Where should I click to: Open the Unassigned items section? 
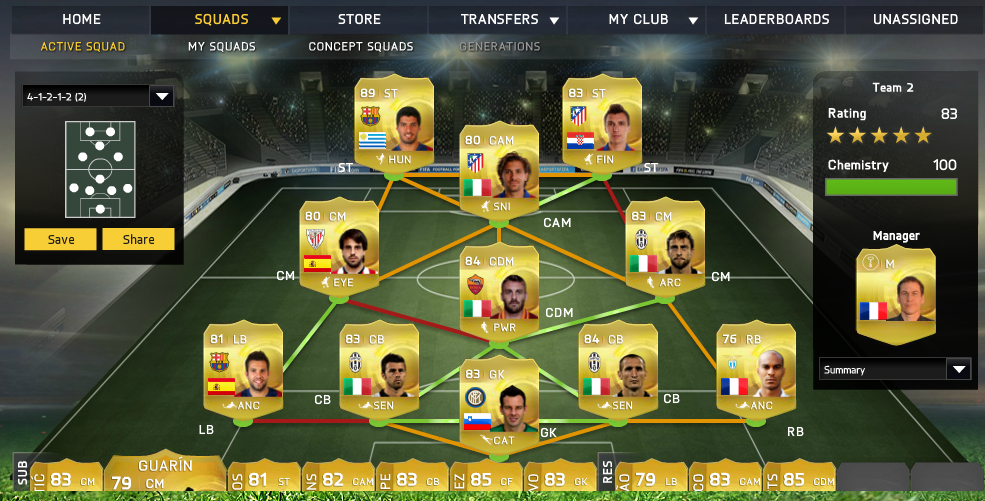915,19
